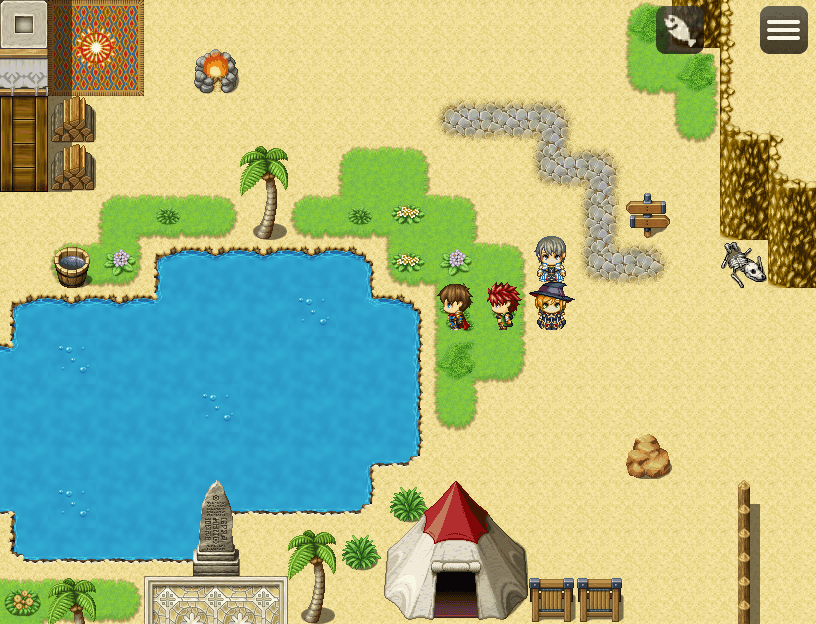Open the hamburger menu button
The image size is (816, 624).
pyautogui.click(x=783, y=30)
